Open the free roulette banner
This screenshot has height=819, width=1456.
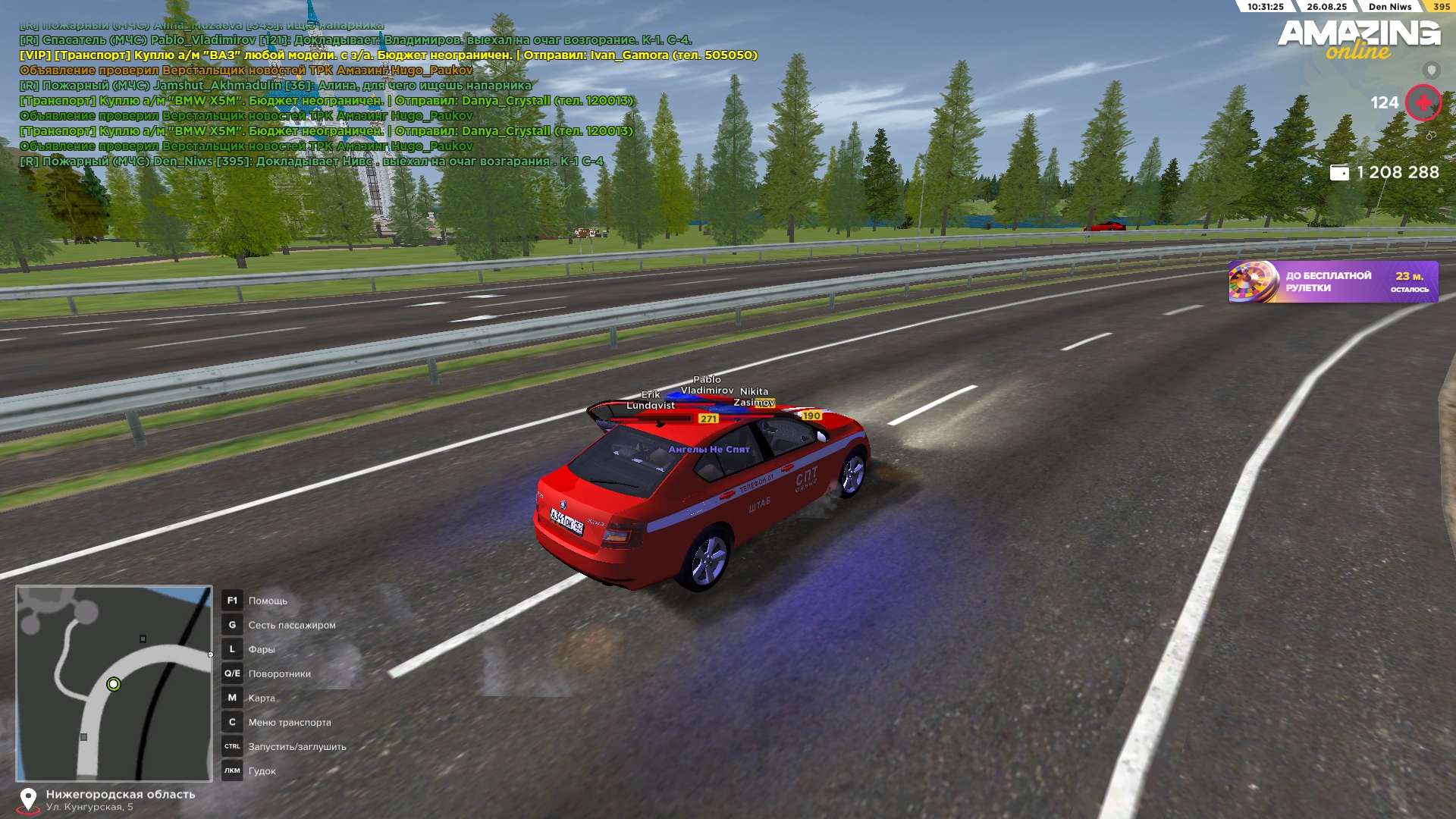[x=1332, y=282]
